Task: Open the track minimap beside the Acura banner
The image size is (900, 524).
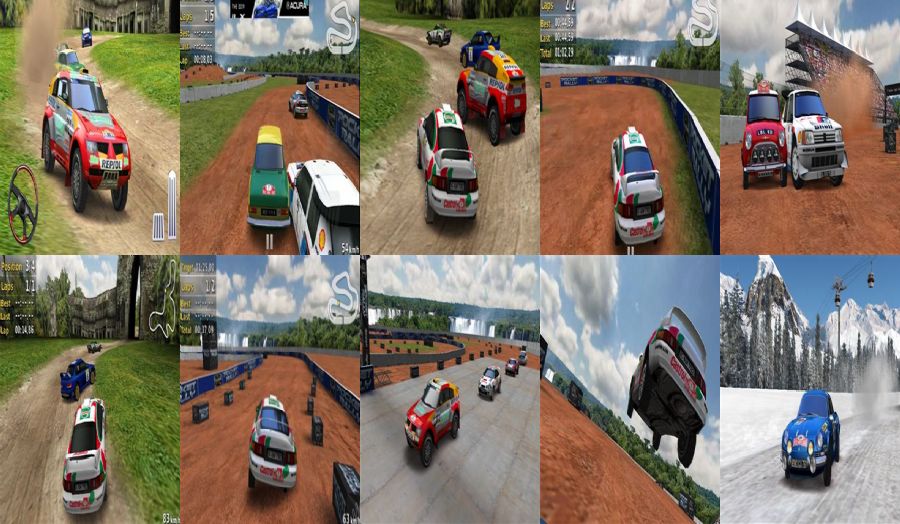Action: pos(342,28)
